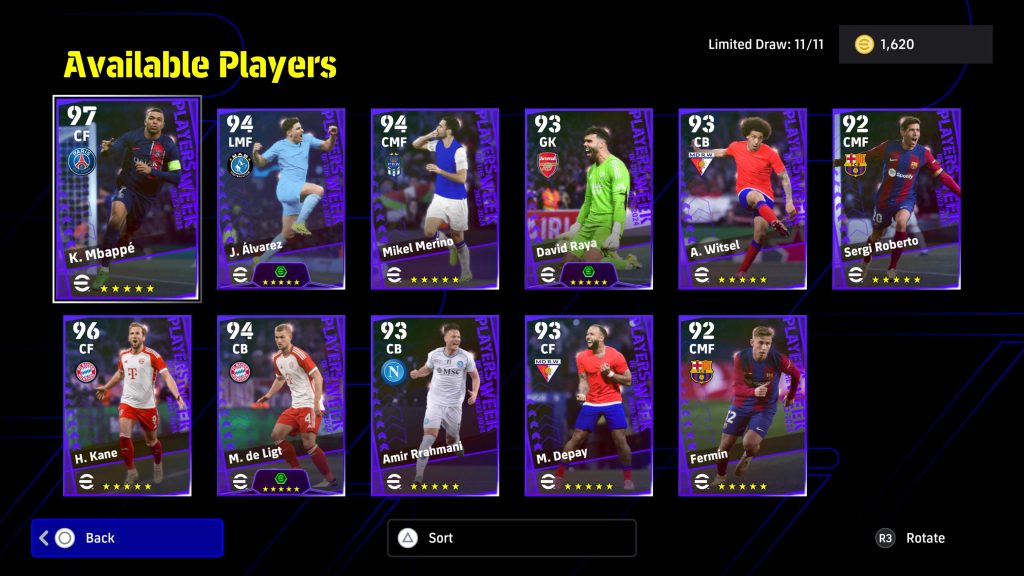Select the H. Kane player card

127,405
